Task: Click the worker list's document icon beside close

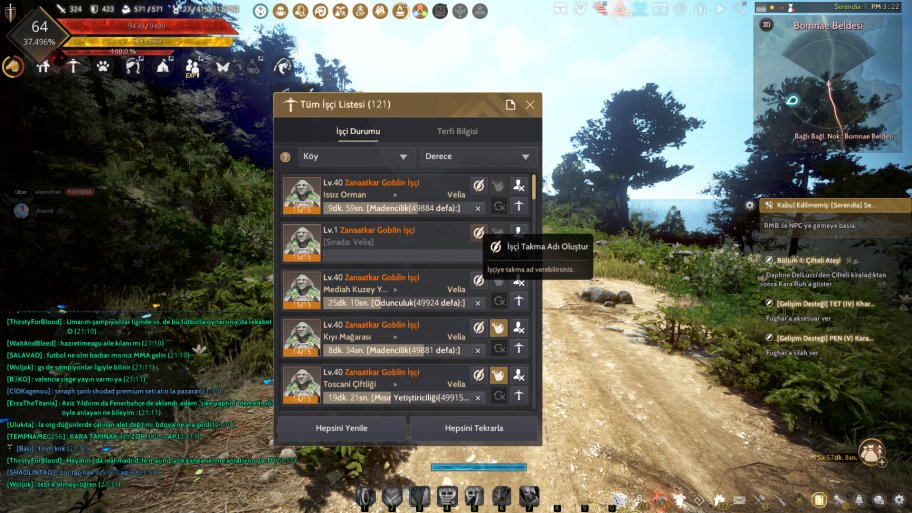Action: point(510,105)
